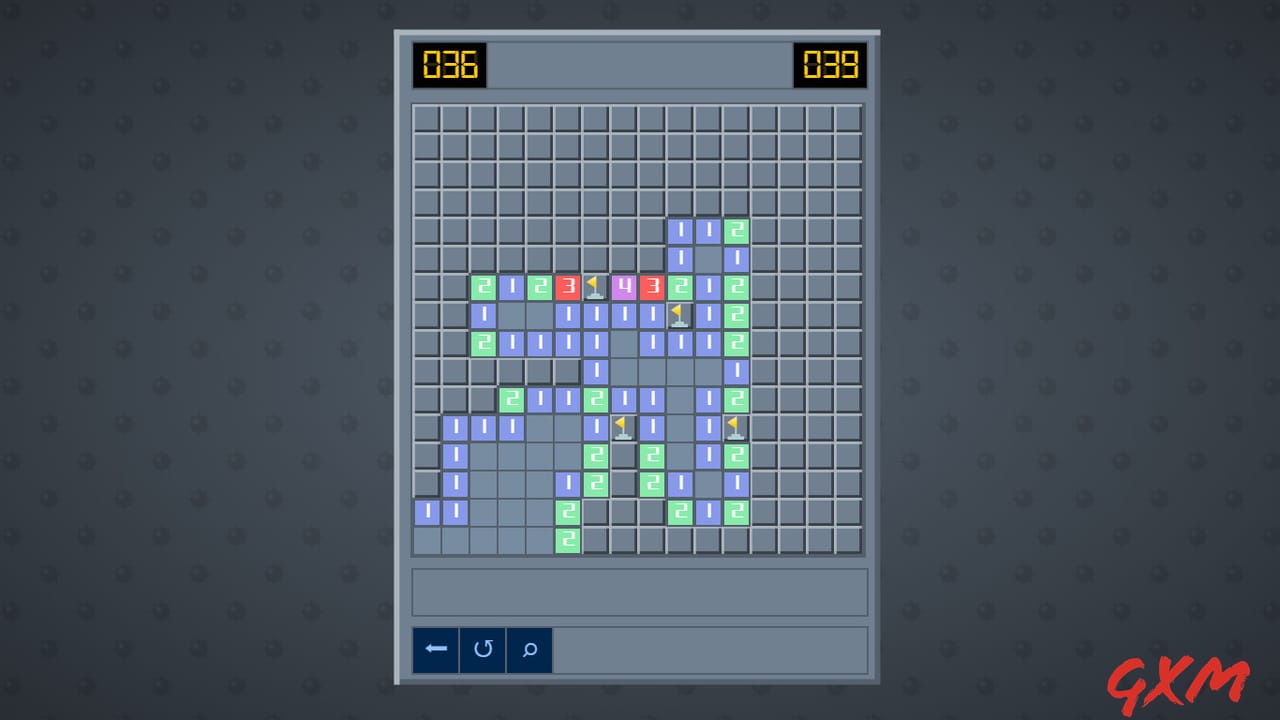
Task: Click the purple 4 cell
Action: pyautogui.click(x=622, y=287)
